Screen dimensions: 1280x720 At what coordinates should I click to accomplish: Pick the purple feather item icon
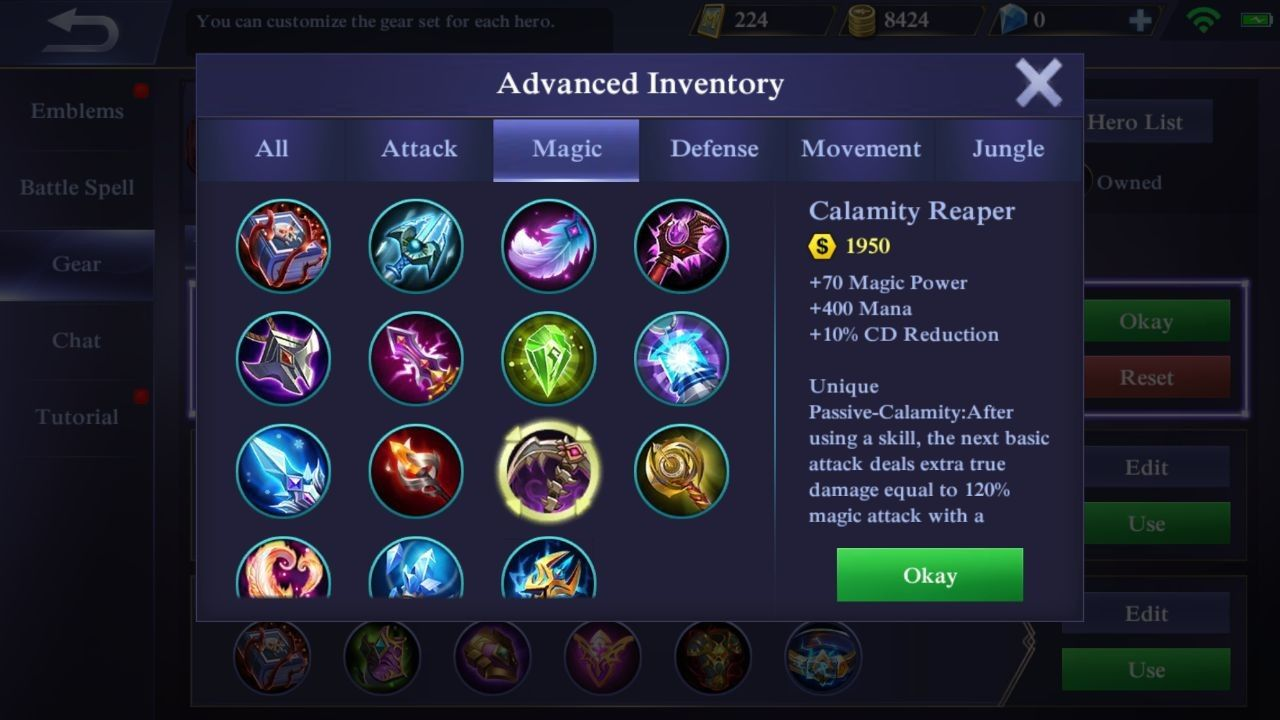click(x=549, y=246)
